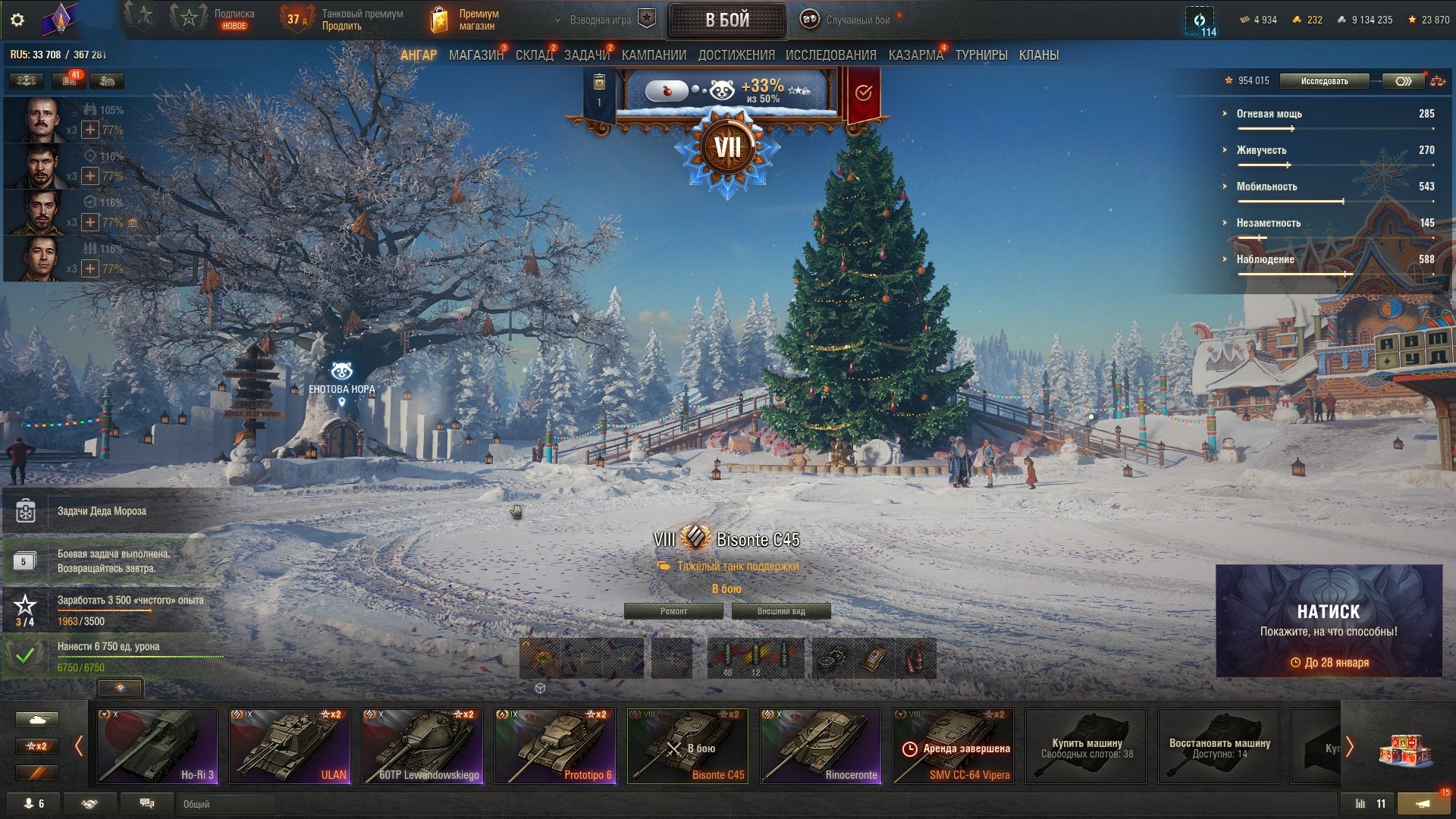Click the Ремонт button
The image size is (1456, 819).
673,611
